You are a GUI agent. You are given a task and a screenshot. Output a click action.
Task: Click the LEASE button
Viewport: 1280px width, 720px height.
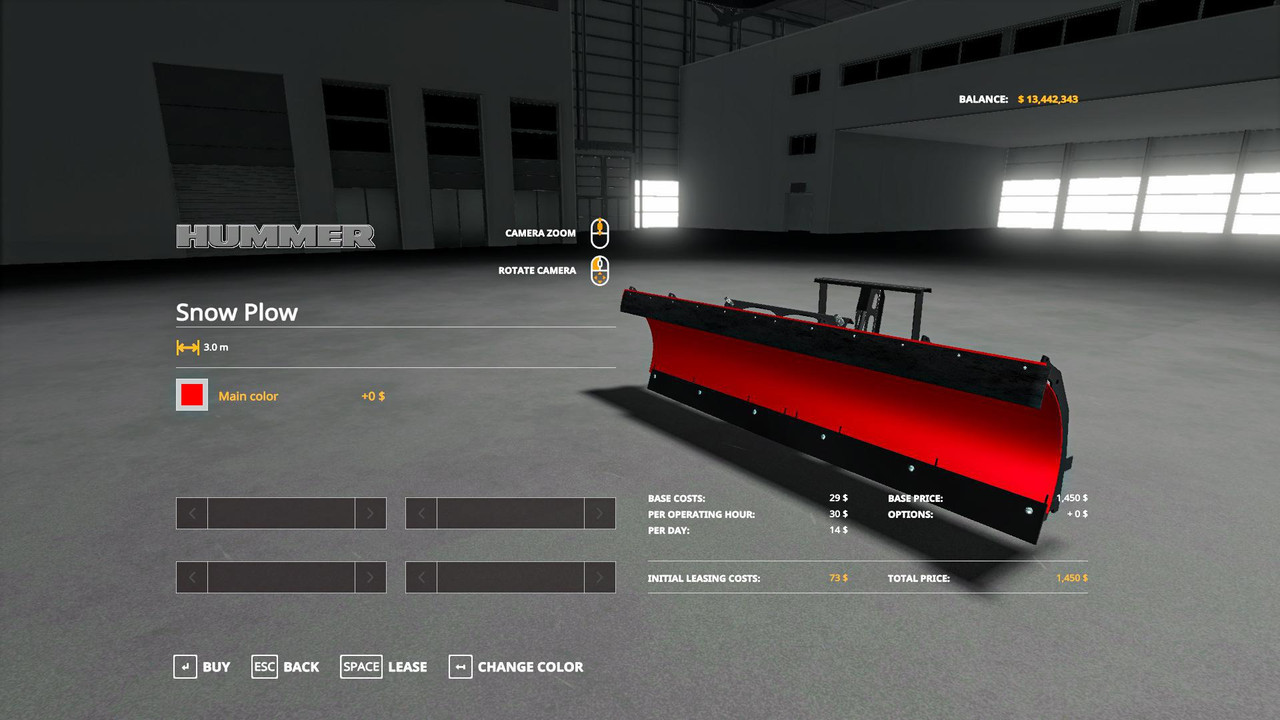click(406, 667)
